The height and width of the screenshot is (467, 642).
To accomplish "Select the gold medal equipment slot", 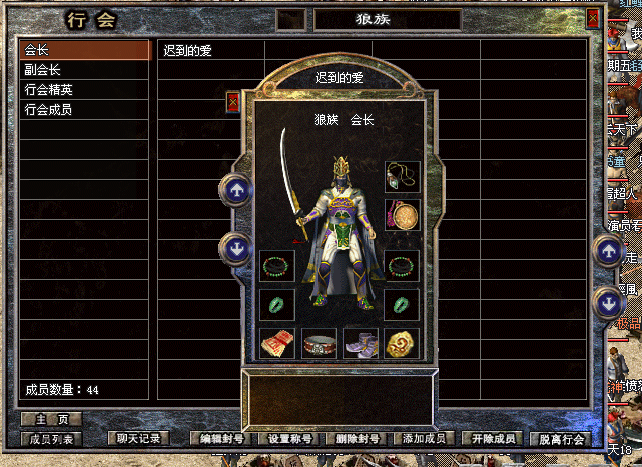I will point(402,216).
